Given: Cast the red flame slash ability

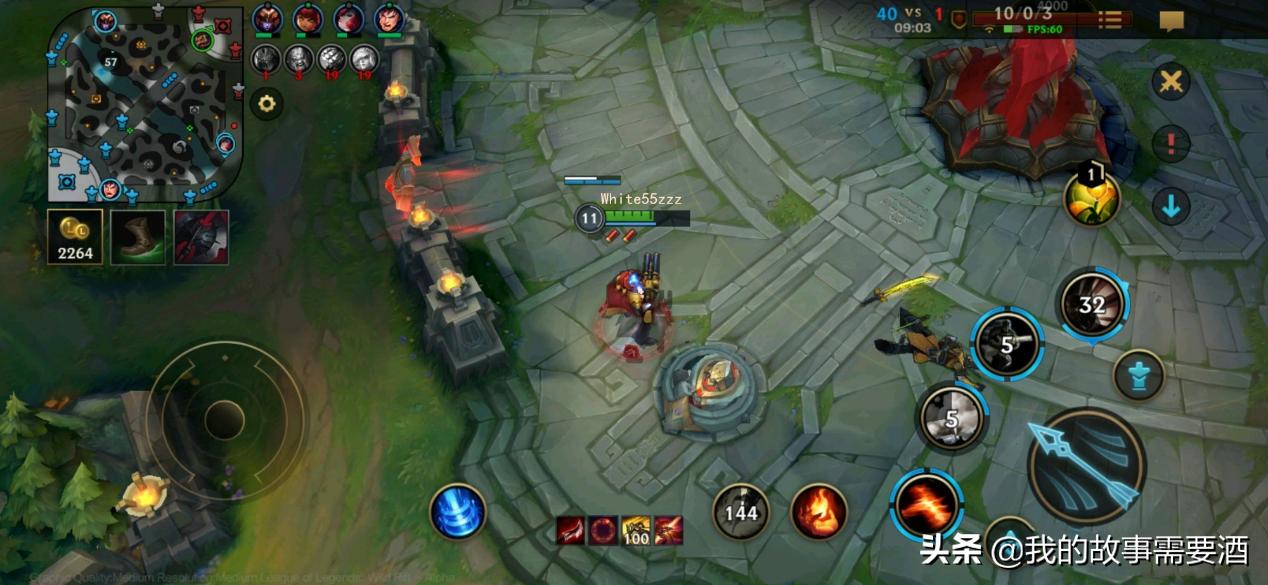Looking at the screenshot, I should pyautogui.click(x=927, y=506).
